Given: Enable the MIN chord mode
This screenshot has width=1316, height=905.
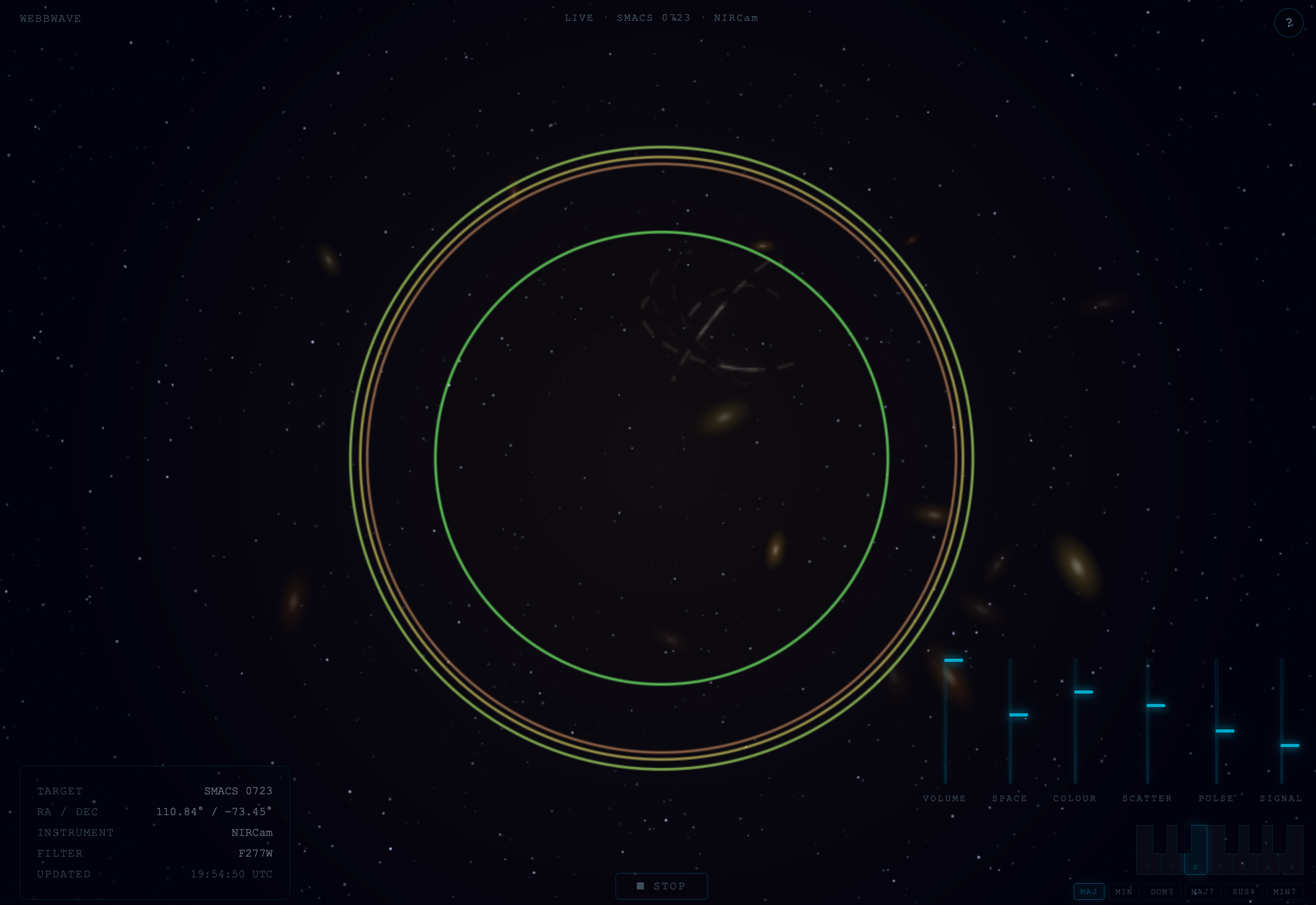Looking at the screenshot, I should [1124, 891].
